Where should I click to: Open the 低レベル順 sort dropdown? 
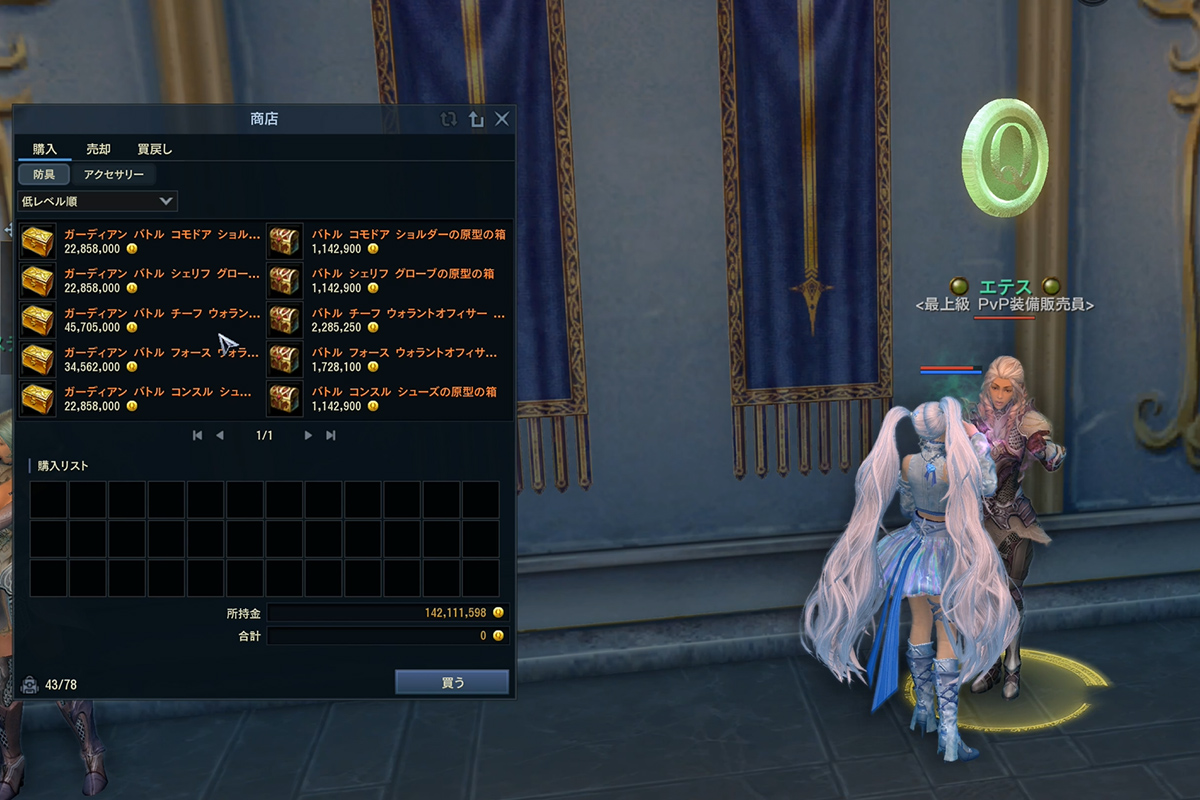coord(98,201)
